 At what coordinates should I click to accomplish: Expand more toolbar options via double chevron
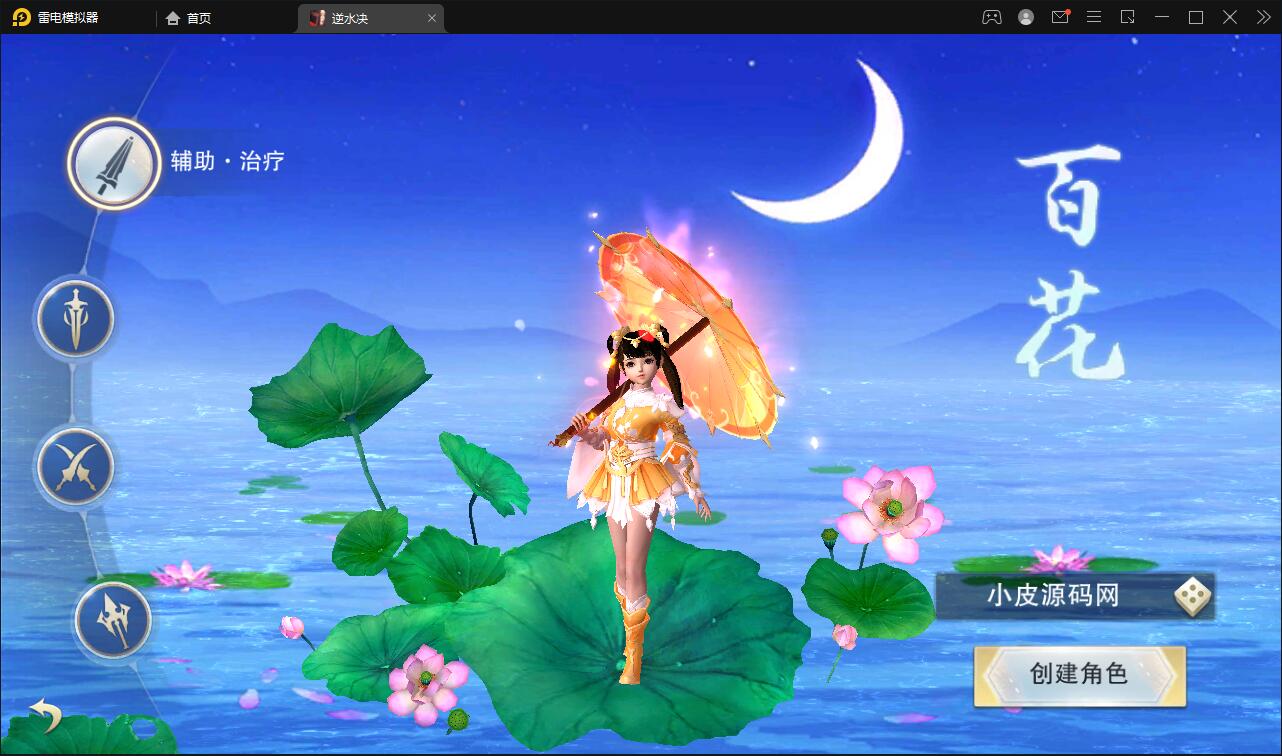point(1262,17)
